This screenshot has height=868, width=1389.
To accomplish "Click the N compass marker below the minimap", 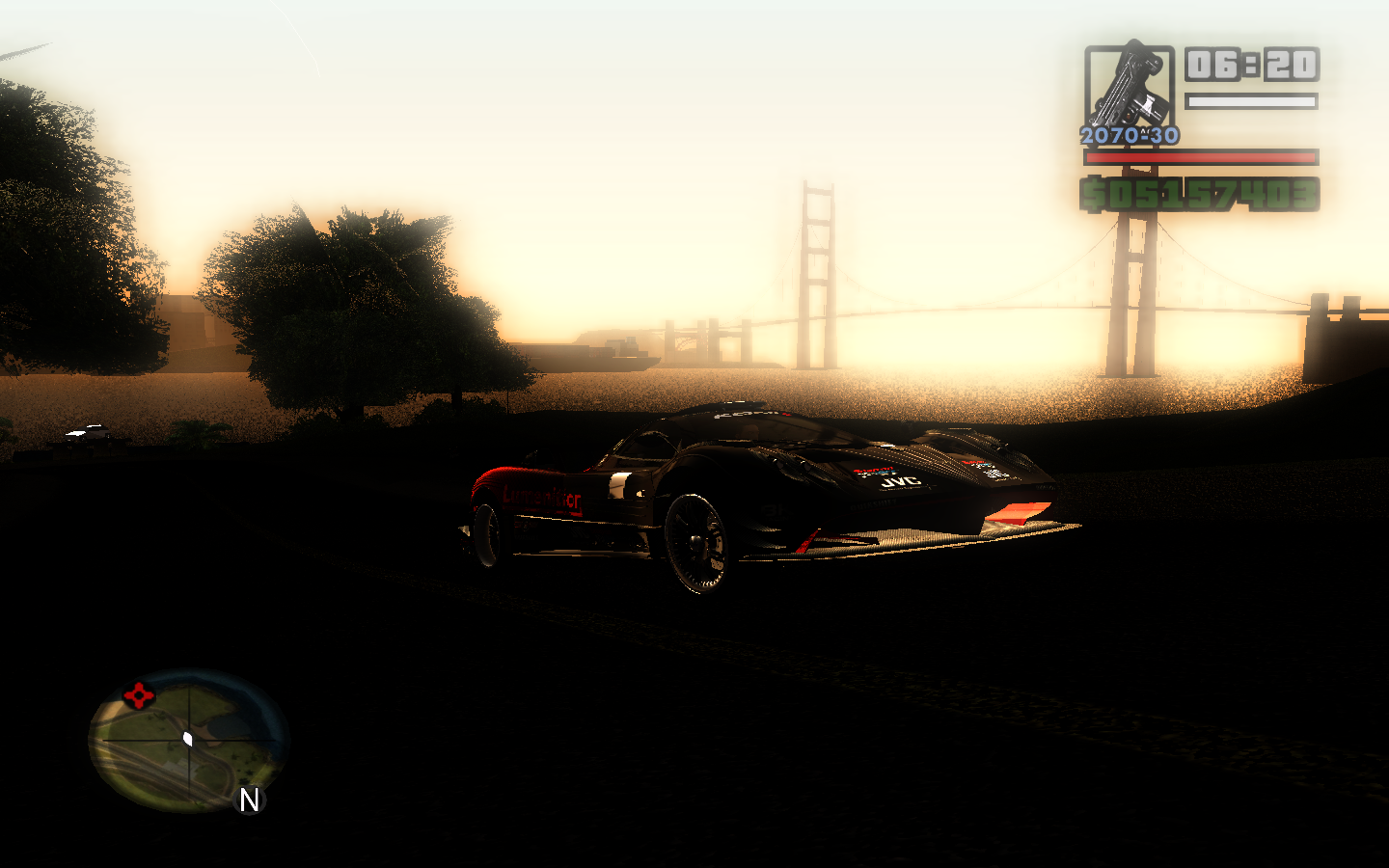I will 249,800.
